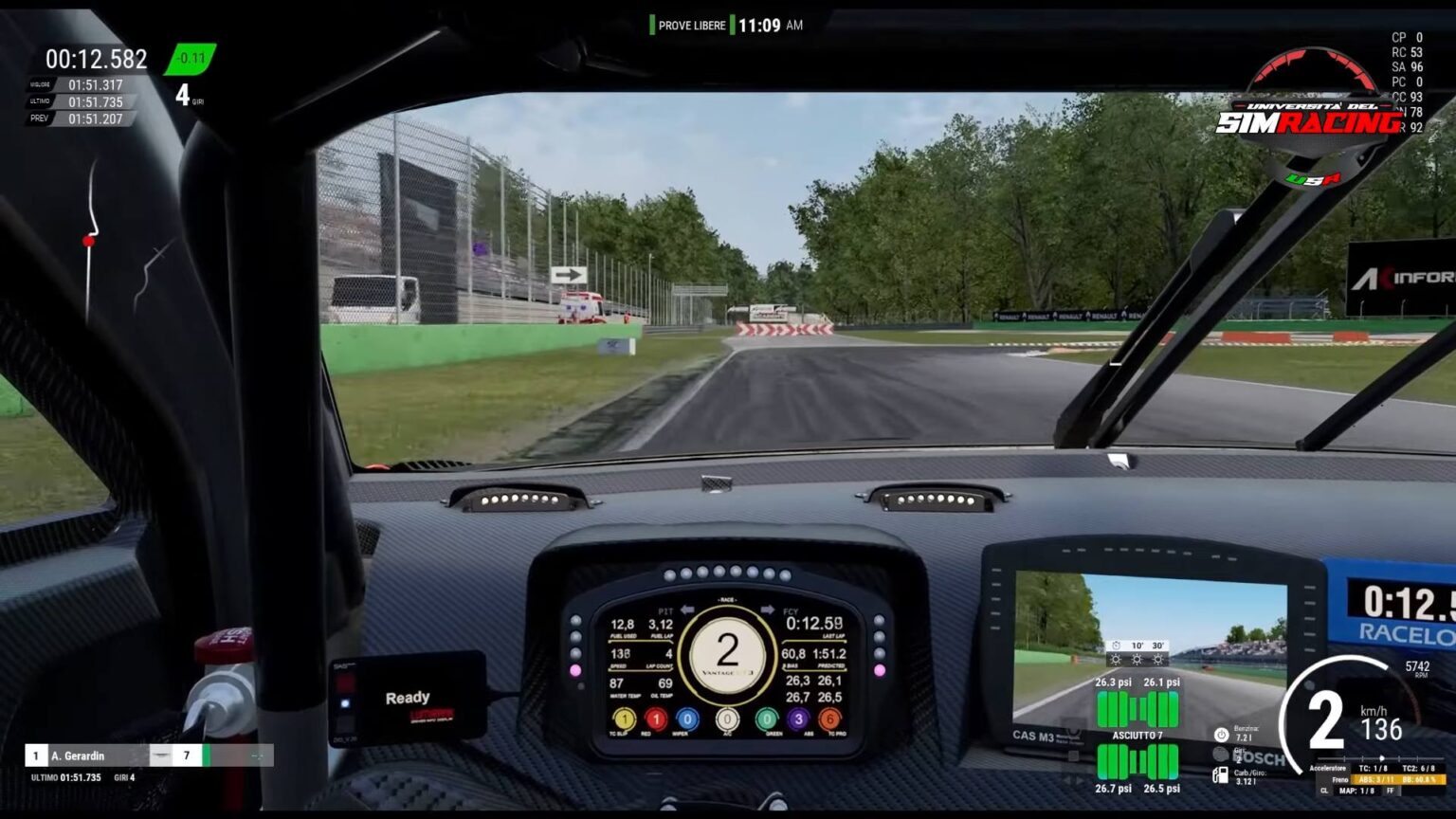Switch to the FCY display tab
Viewport: 1456px width, 819px height.
coord(792,611)
